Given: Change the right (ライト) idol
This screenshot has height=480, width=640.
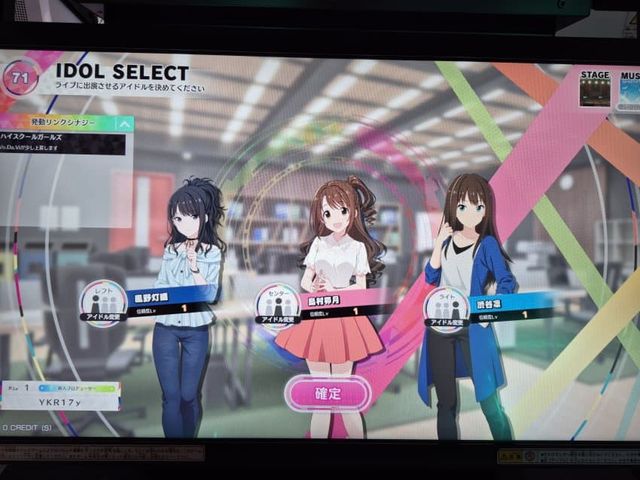Looking at the screenshot, I should (x=446, y=309).
